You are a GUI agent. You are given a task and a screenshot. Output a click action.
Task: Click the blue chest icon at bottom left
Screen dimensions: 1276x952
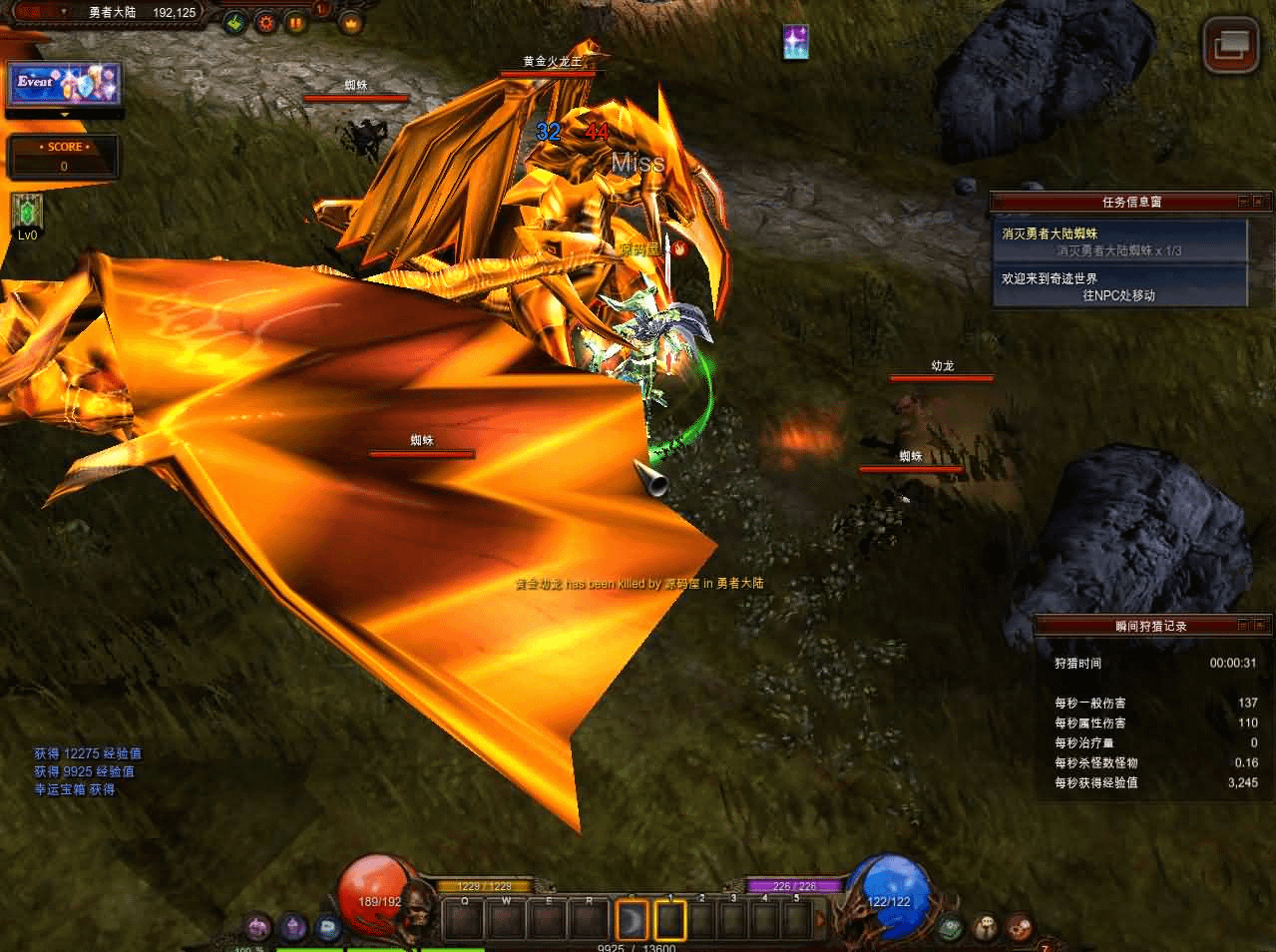coord(327,929)
